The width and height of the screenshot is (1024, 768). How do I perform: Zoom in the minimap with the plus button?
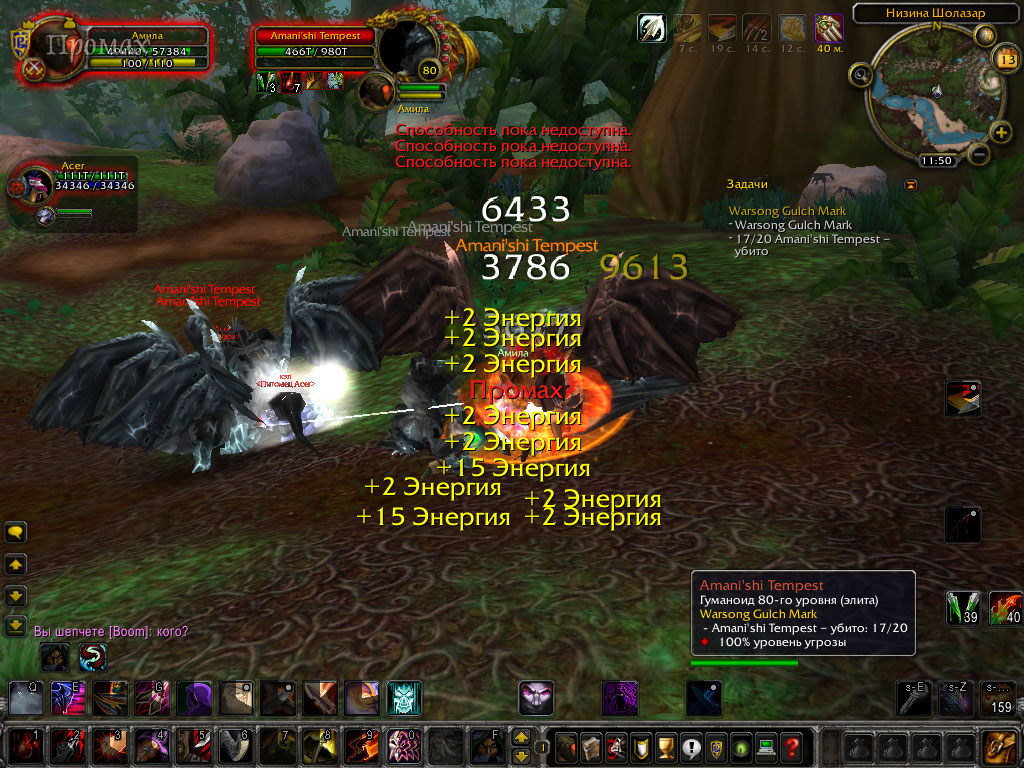point(1001,132)
